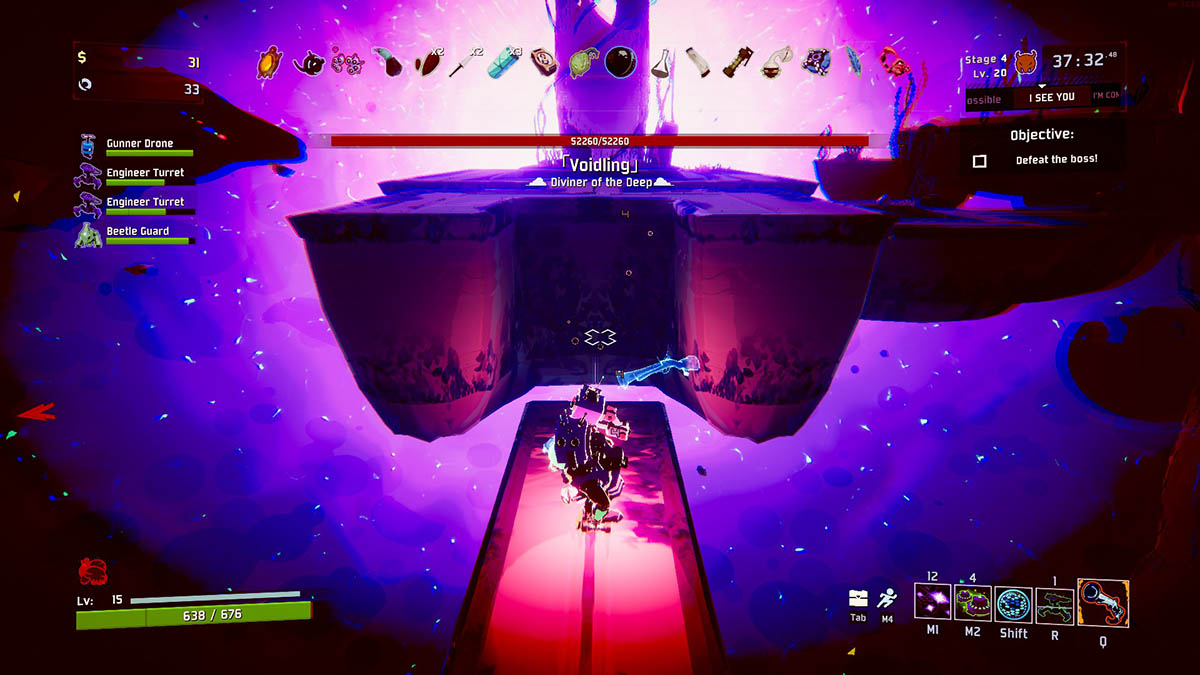Inspect the glass flask item icon
Image resolution: width=1200 pixels, height=675 pixels.
[659, 64]
